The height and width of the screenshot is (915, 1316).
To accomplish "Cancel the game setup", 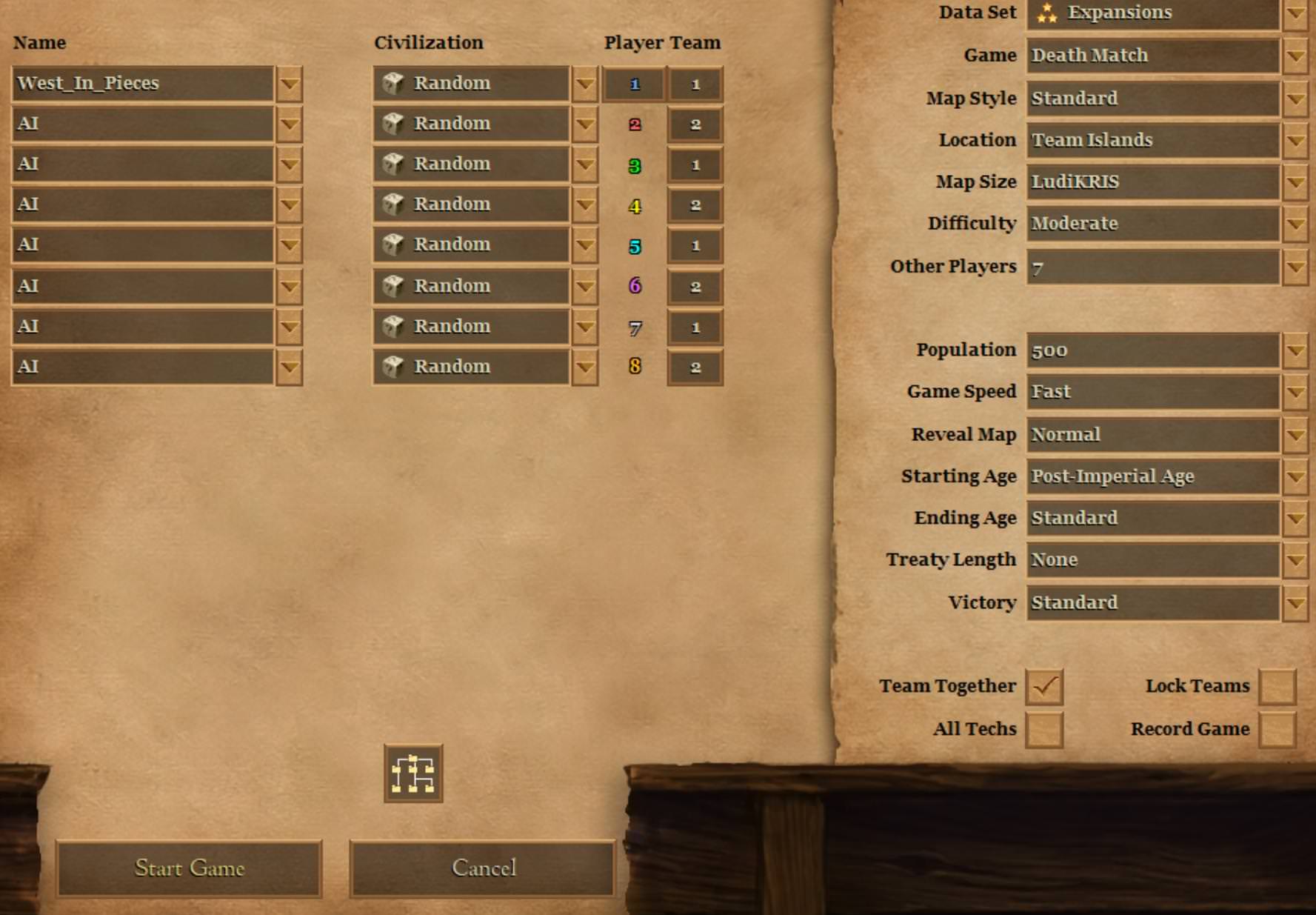I will pyautogui.click(x=483, y=868).
